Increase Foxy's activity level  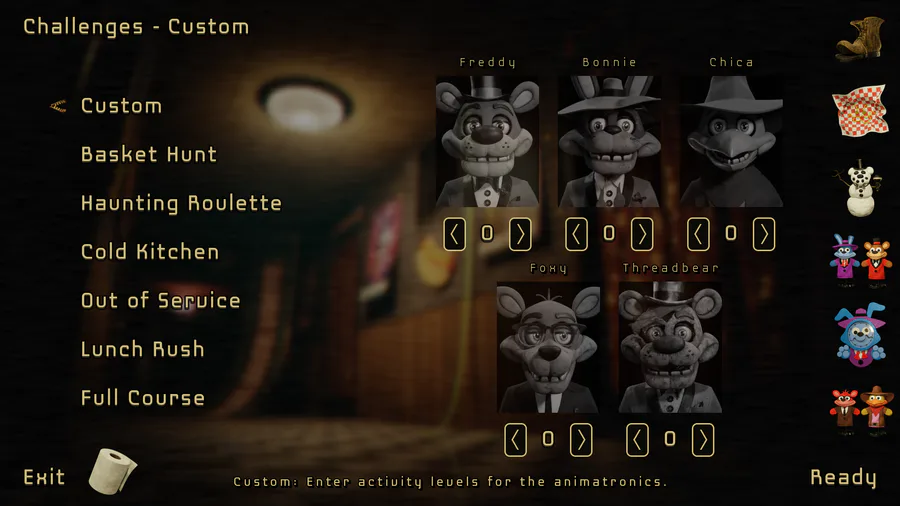(581, 438)
